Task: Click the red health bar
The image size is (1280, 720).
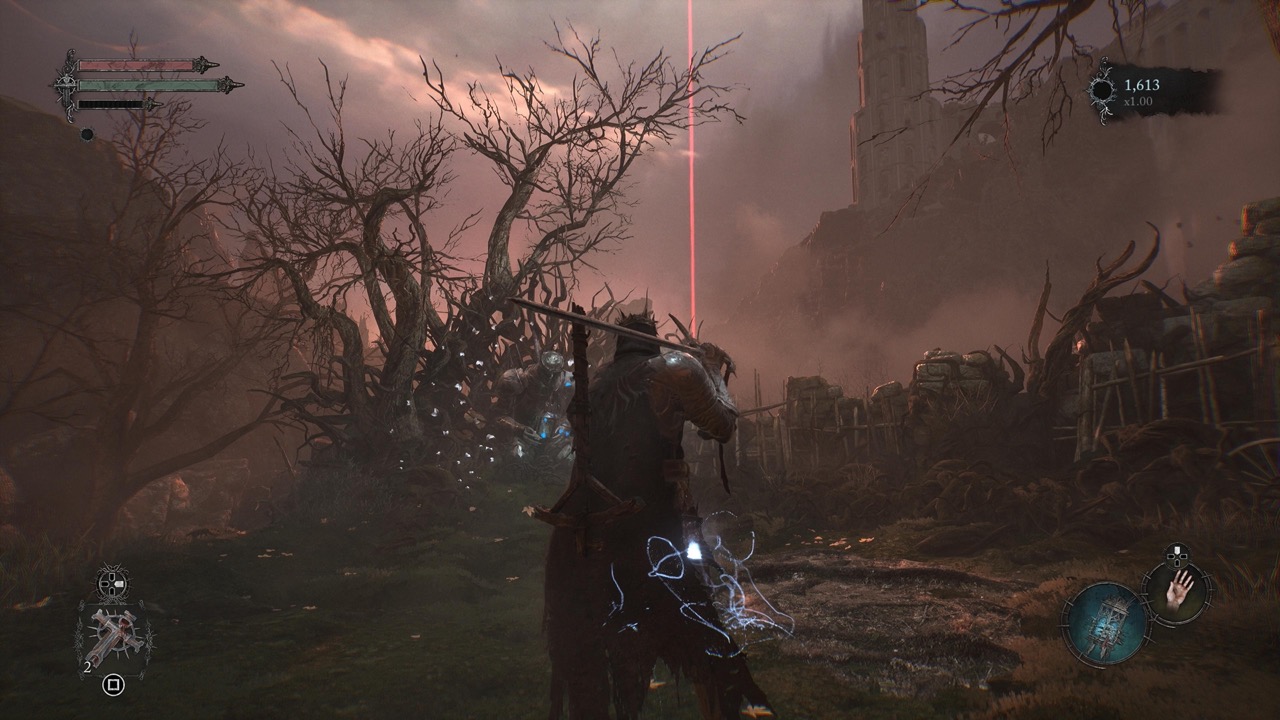Action: click(x=136, y=64)
